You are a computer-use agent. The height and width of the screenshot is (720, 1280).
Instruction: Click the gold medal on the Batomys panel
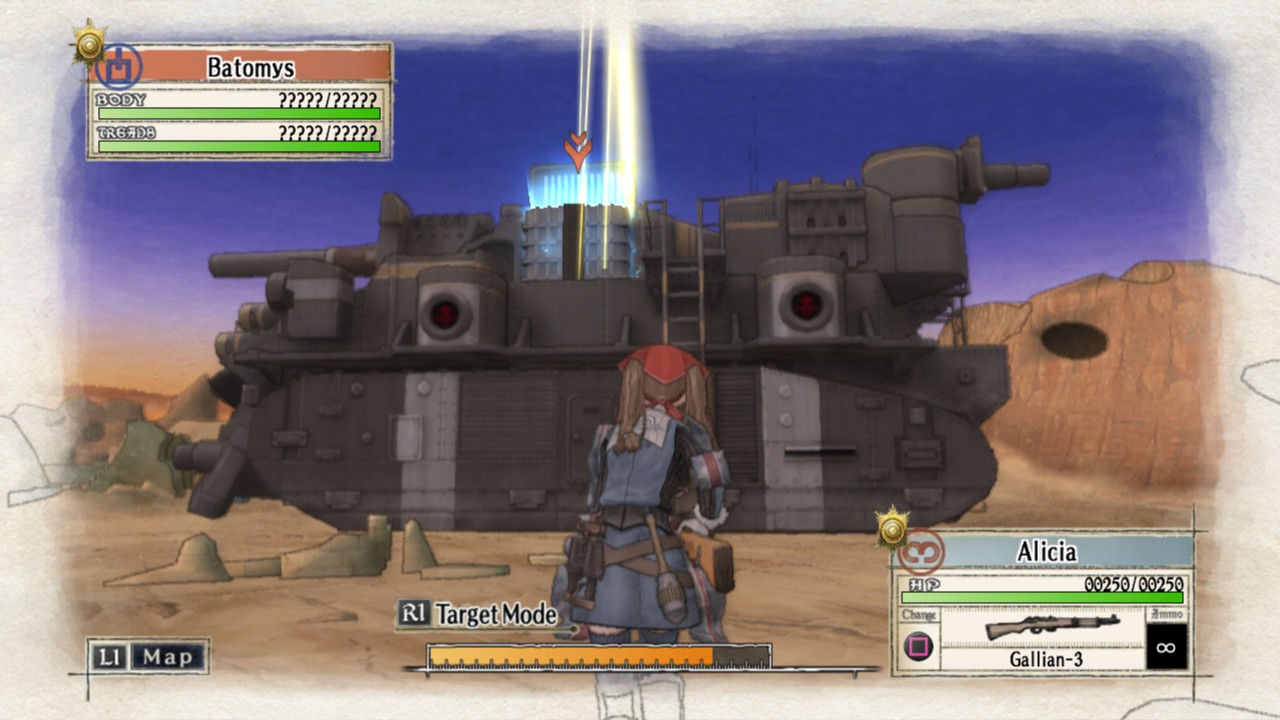coord(89,41)
